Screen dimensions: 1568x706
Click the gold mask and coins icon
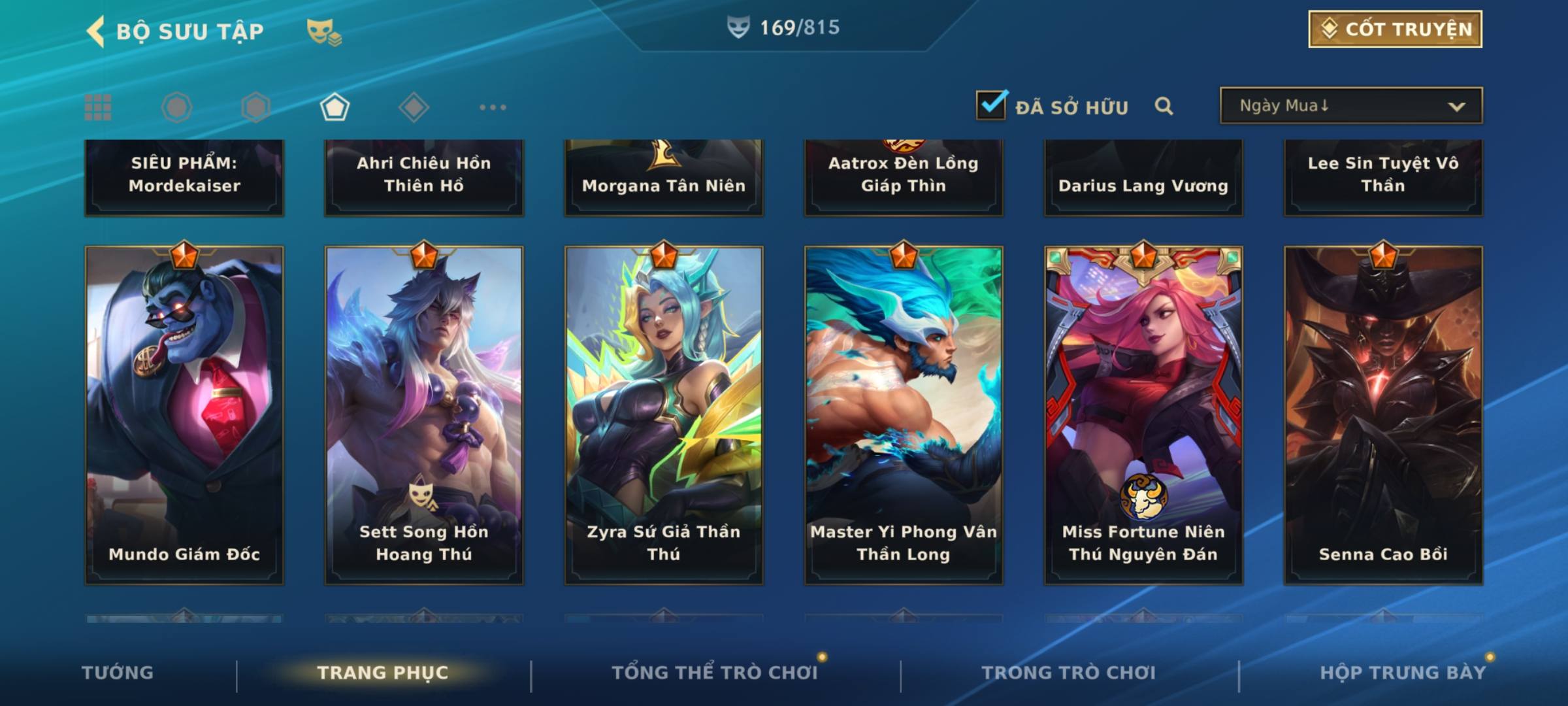[323, 31]
